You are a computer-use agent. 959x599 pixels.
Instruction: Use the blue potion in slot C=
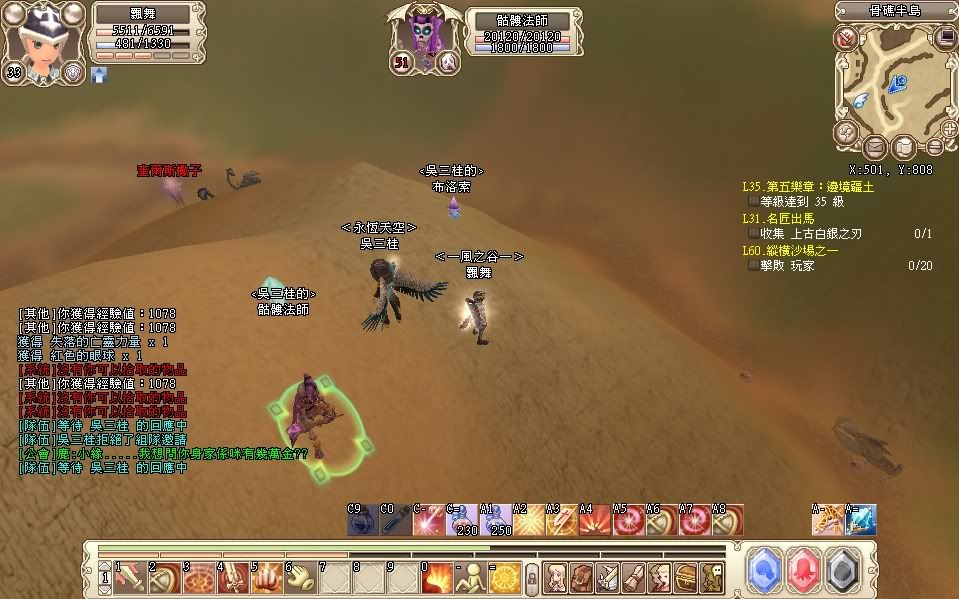(x=463, y=520)
